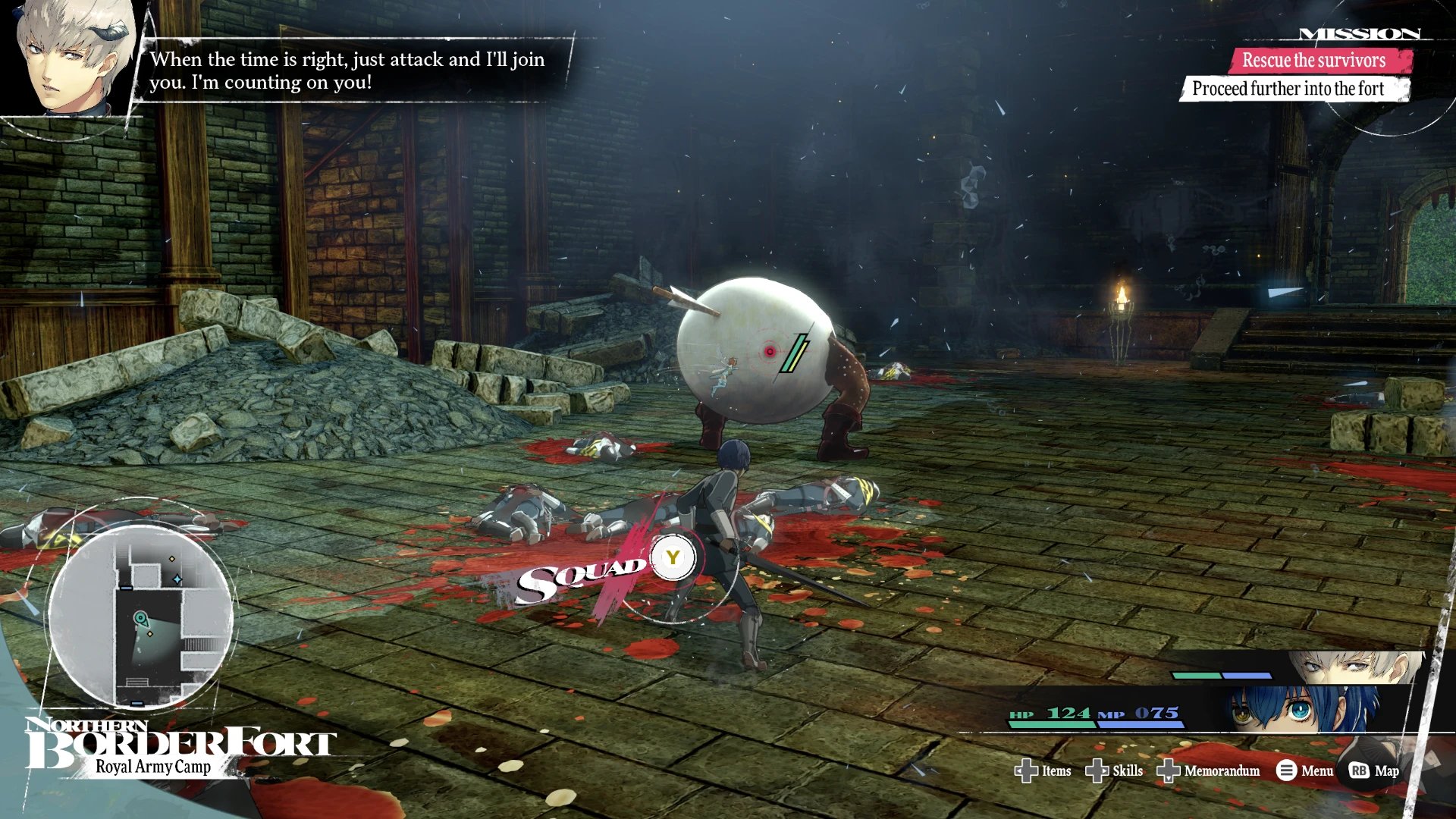Open the circular minimap
This screenshot has height=819, width=1456.
pos(141,615)
